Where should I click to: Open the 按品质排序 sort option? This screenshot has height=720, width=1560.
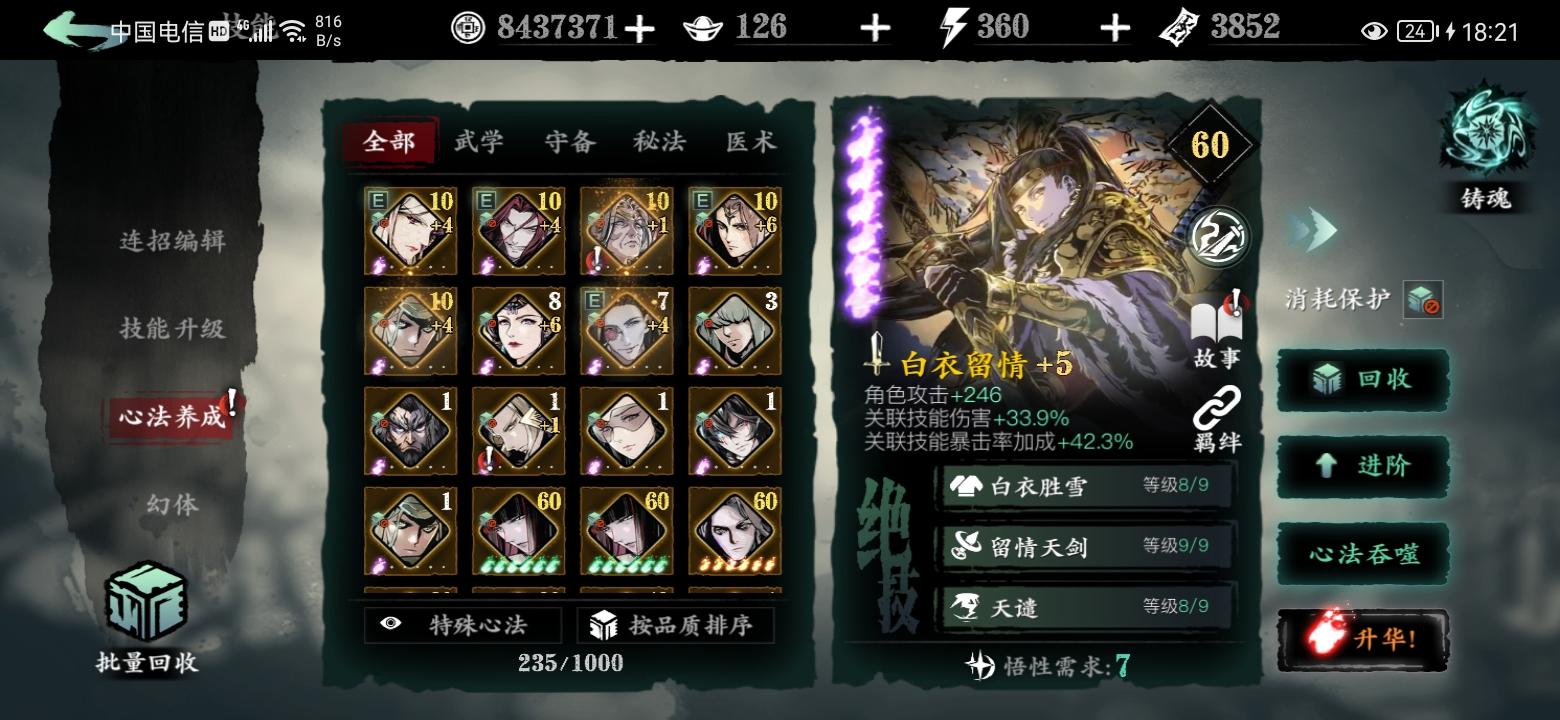676,624
